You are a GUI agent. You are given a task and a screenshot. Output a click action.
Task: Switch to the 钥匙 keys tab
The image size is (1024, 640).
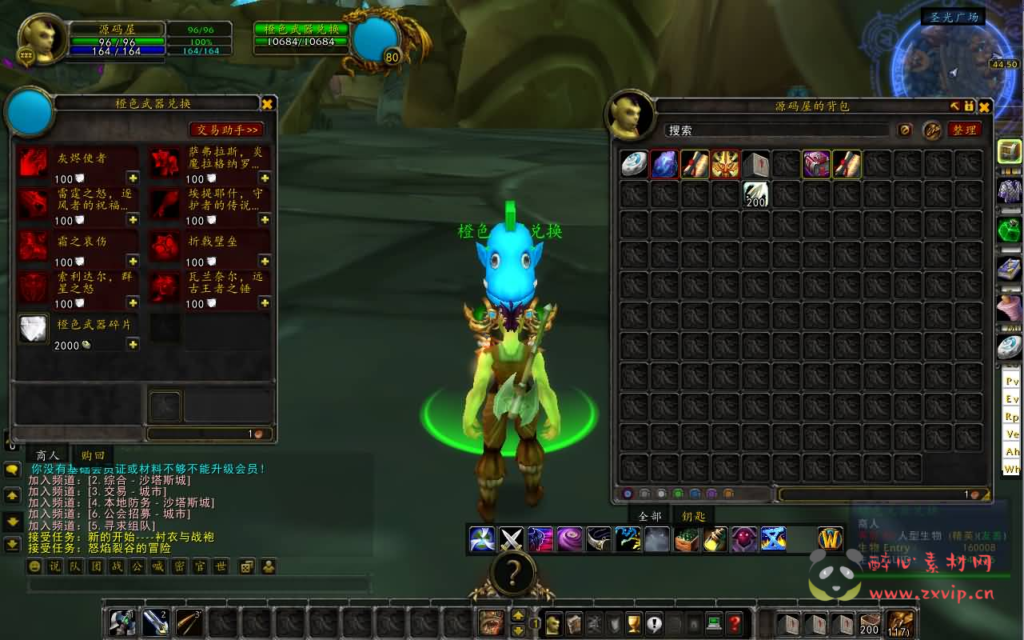point(693,516)
